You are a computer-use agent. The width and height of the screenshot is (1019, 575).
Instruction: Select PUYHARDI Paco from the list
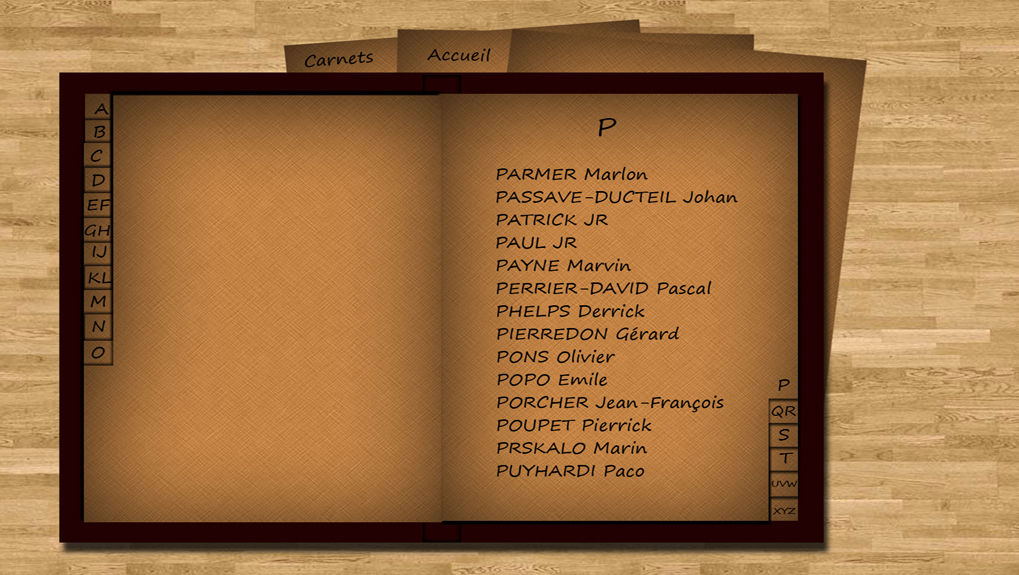click(570, 471)
